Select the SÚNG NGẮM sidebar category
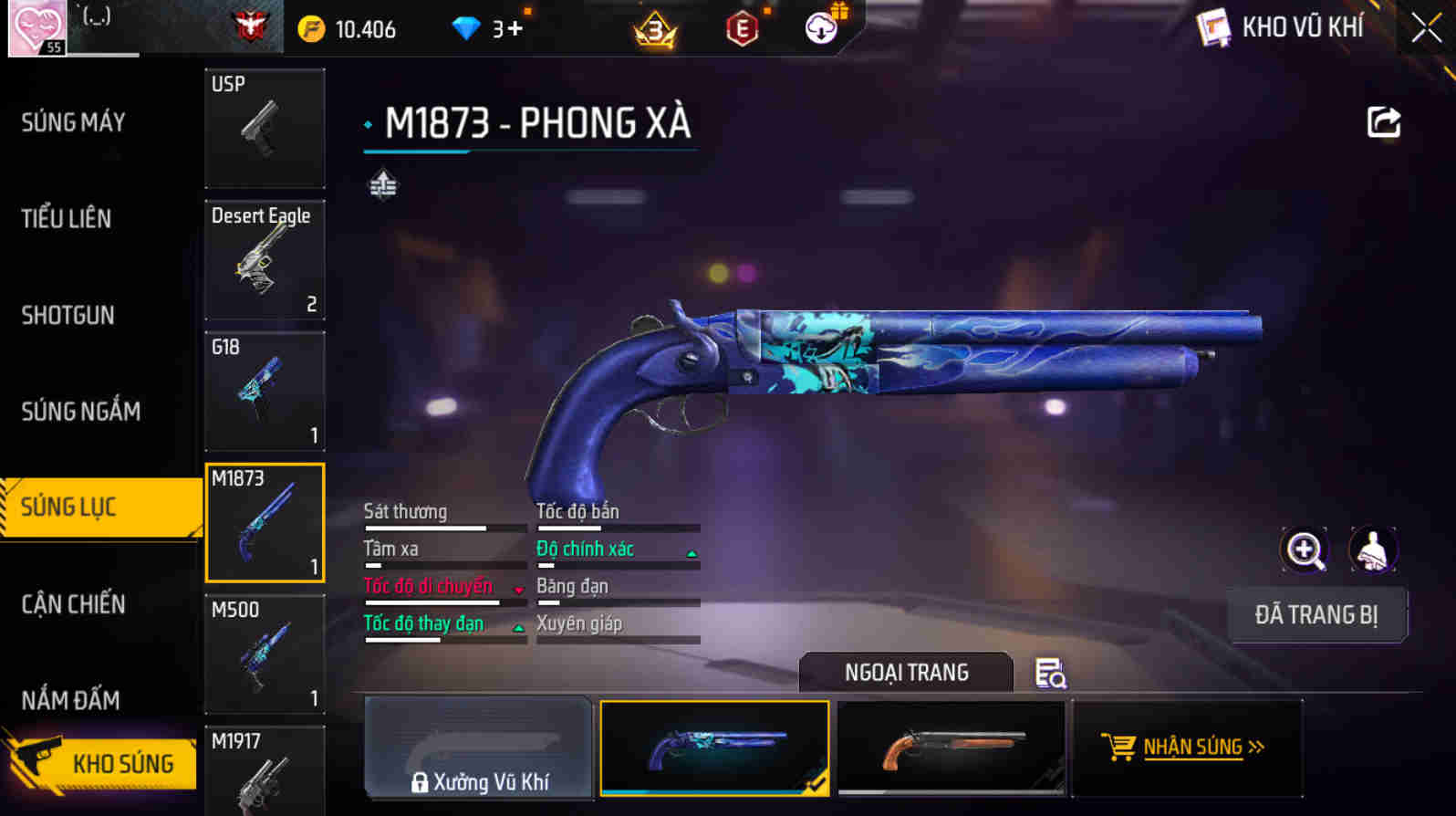The image size is (1456, 816). coord(80,411)
